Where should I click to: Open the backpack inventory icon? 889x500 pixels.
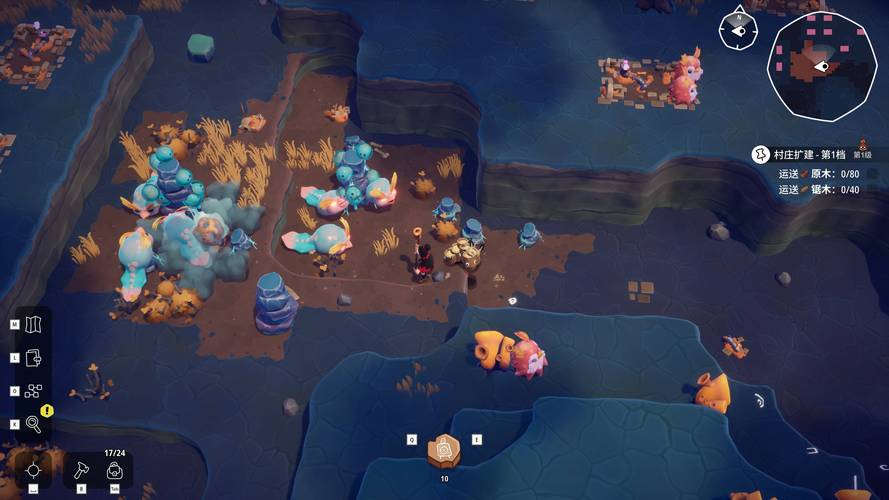(x=115, y=469)
